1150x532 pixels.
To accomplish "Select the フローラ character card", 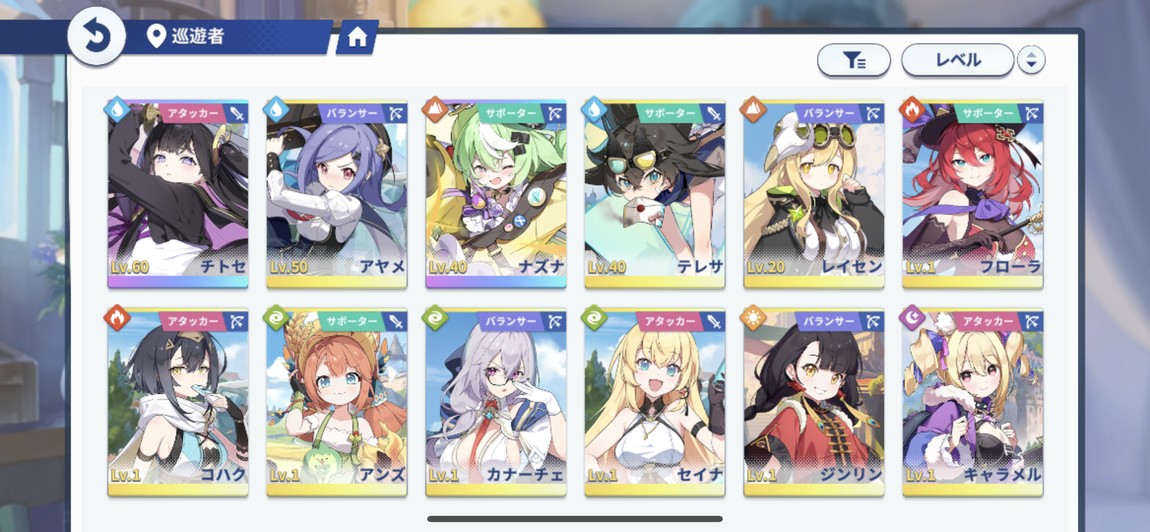I will pos(973,193).
